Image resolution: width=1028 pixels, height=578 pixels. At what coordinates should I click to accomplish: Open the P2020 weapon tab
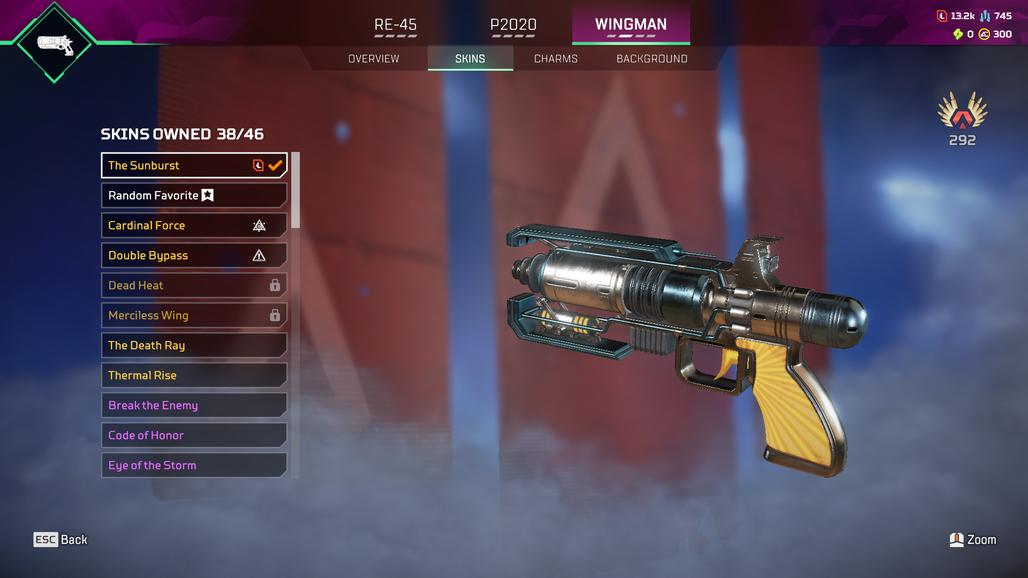click(x=513, y=25)
